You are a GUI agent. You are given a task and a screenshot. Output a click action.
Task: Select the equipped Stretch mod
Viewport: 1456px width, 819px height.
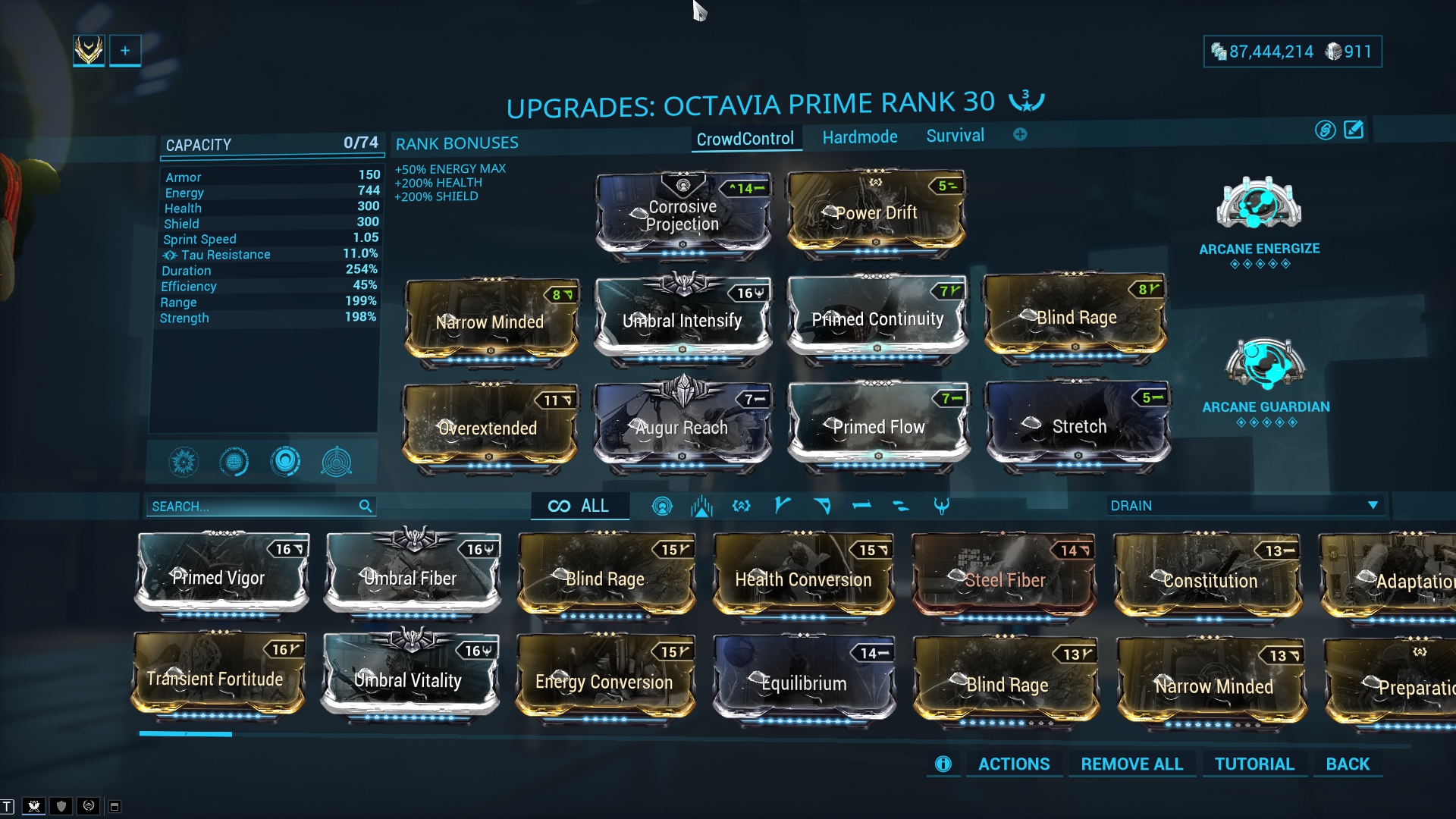[x=1078, y=426]
